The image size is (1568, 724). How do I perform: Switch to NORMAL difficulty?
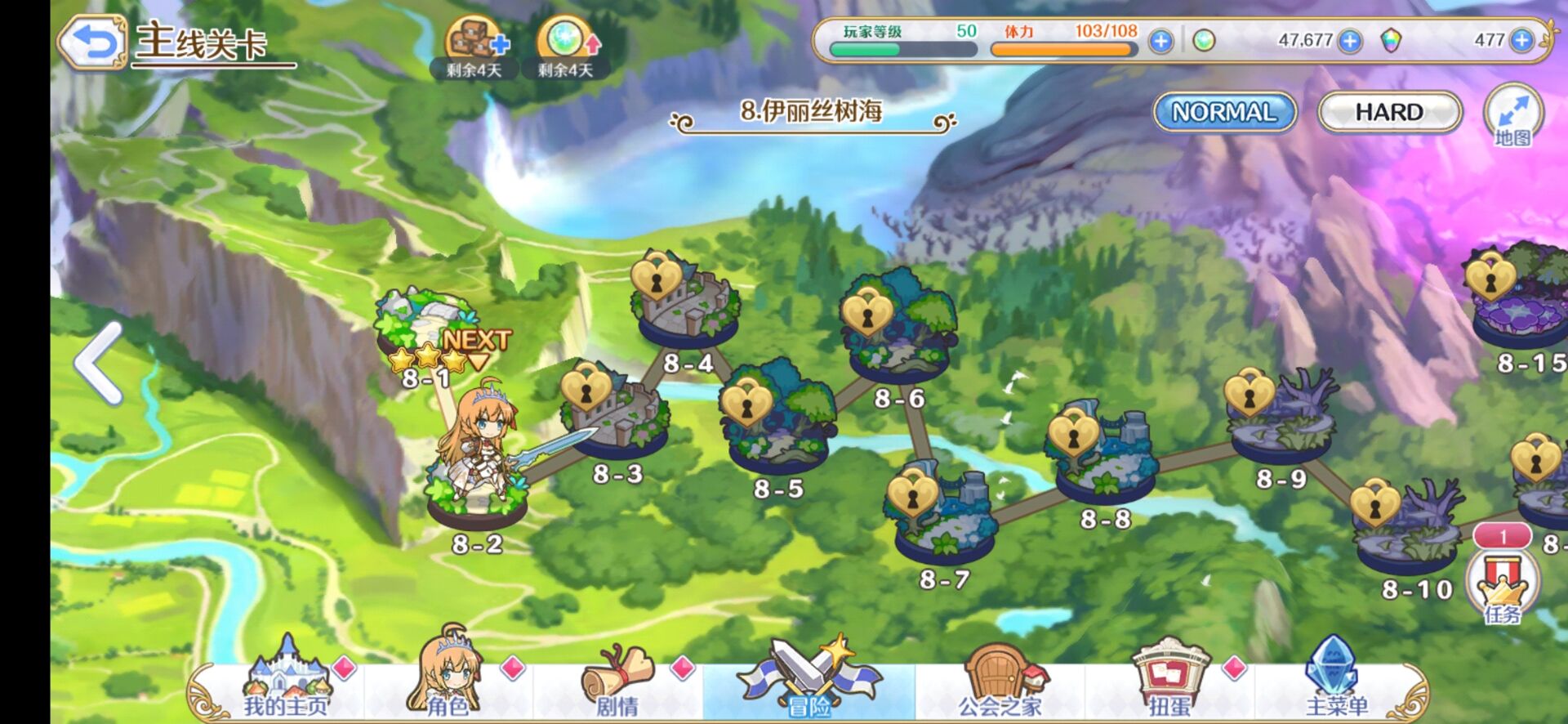1224,112
